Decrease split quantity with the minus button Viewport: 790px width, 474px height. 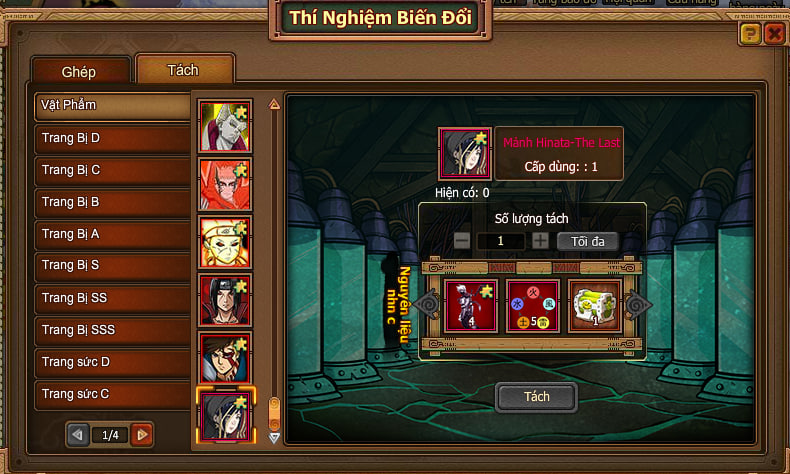tap(462, 241)
